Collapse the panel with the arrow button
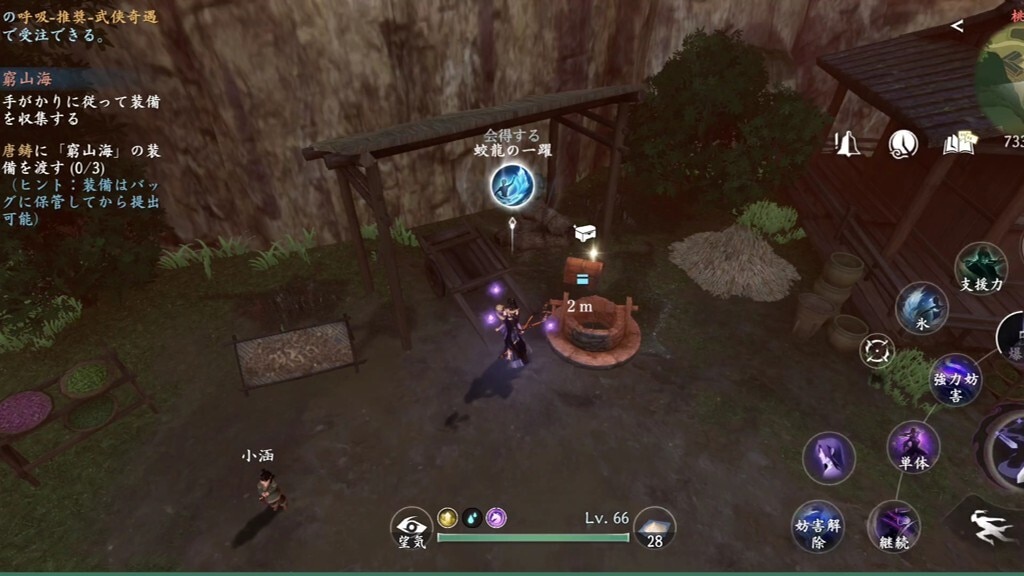 click(957, 26)
